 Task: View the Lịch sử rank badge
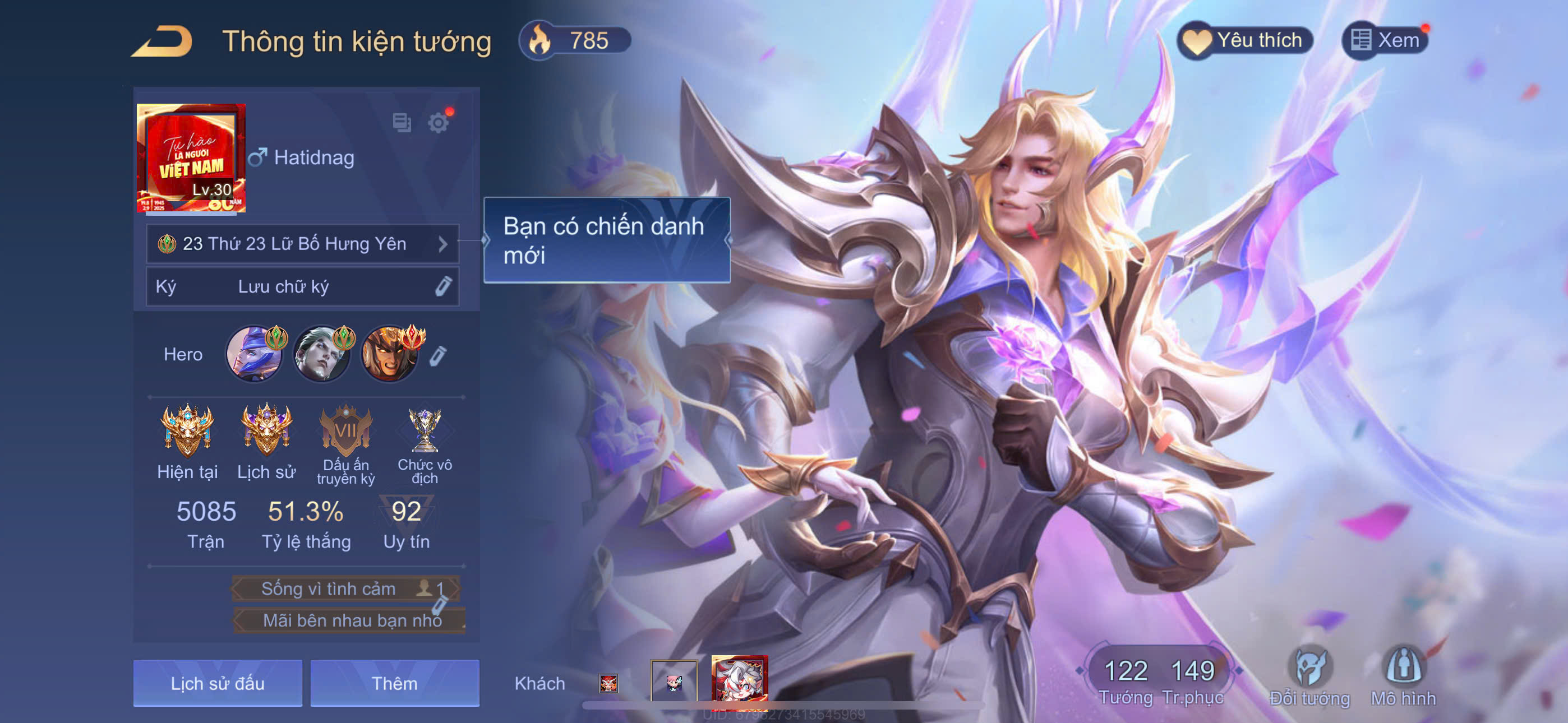coord(266,430)
